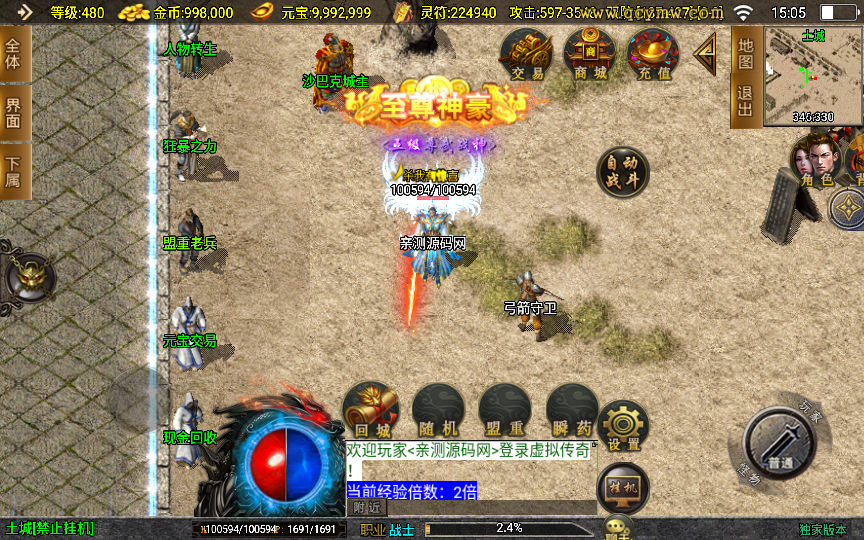Use the 瞬药 instant potion button
The image size is (864, 540).
572,409
